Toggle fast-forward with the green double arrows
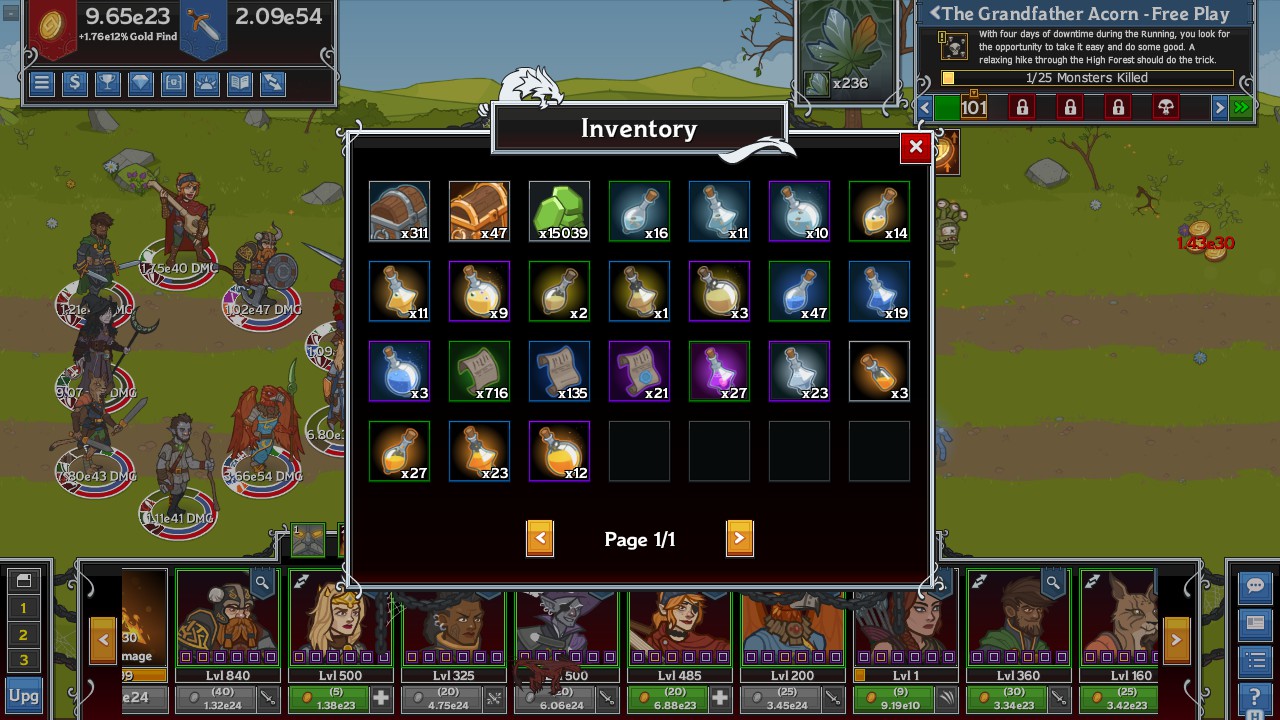This screenshot has height=720, width=1280. point(1240,107)
